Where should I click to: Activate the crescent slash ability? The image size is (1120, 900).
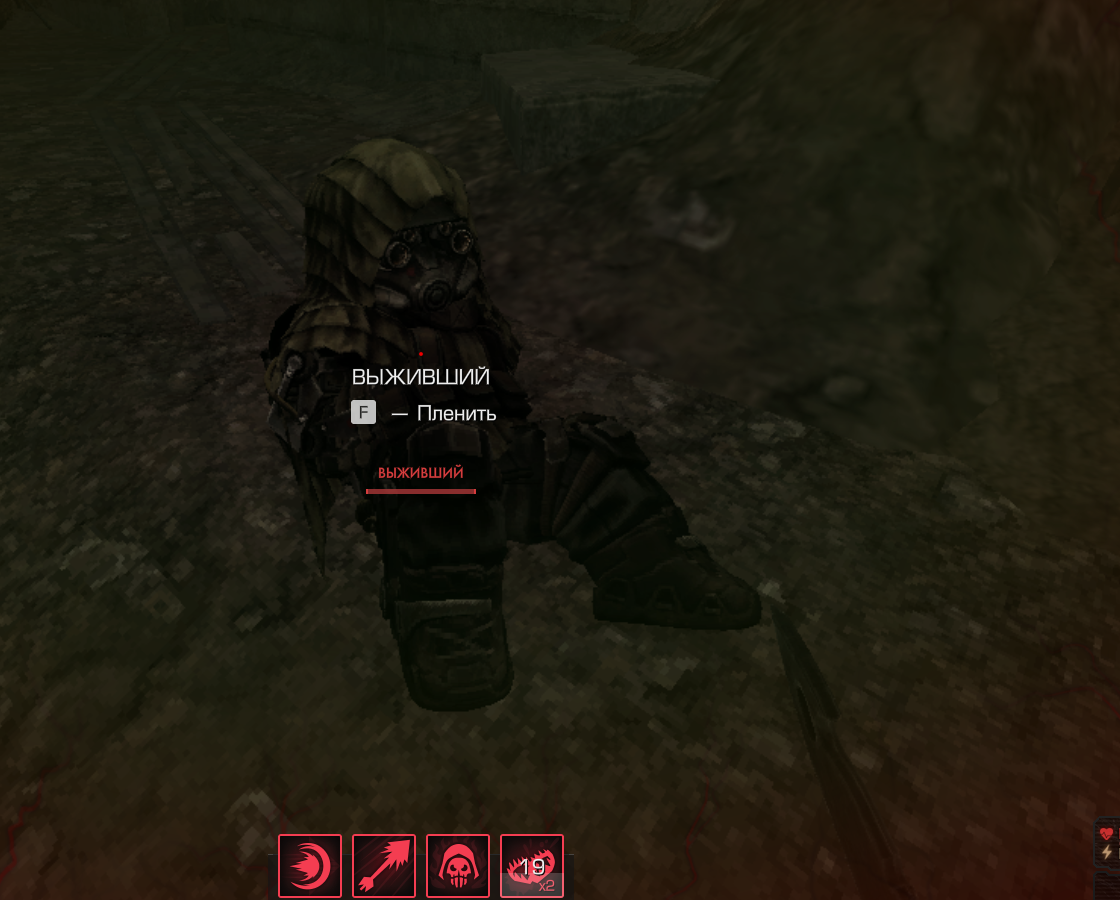click(310, 866)
